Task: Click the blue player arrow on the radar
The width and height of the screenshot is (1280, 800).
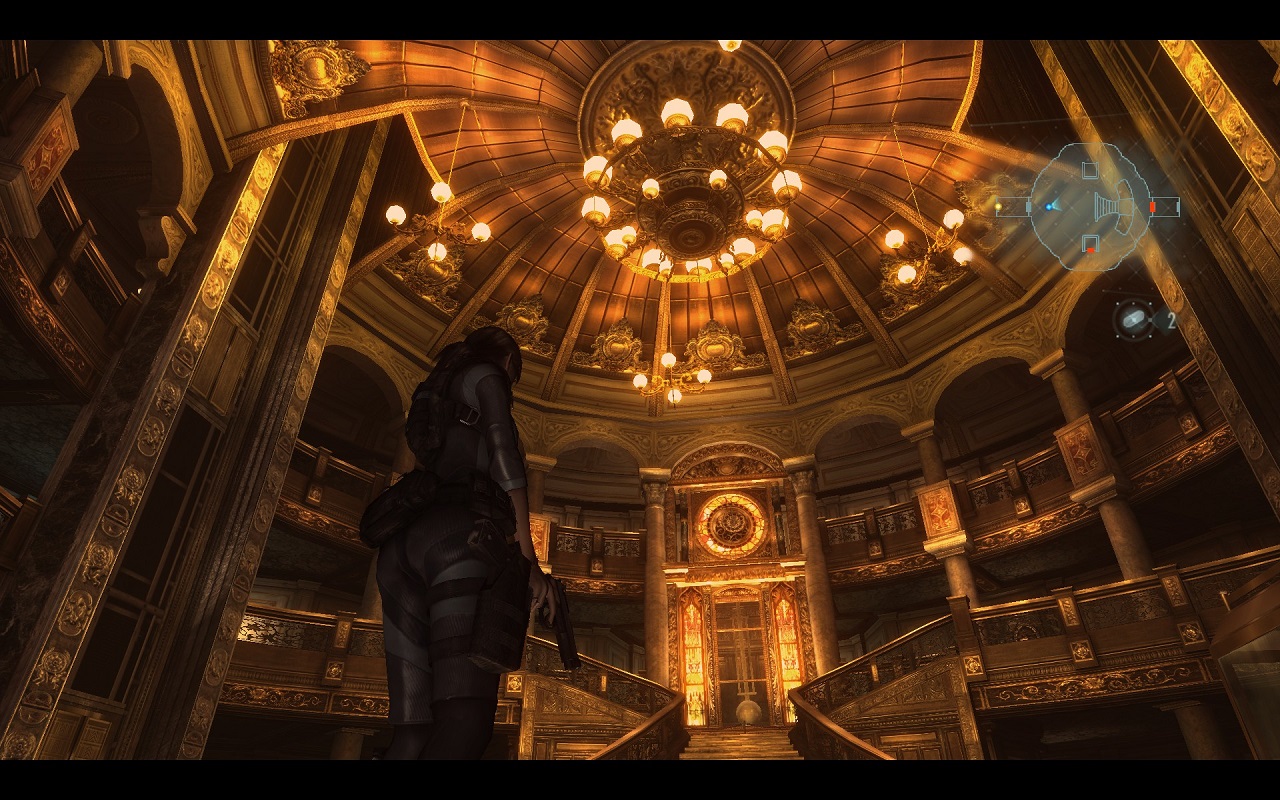Action: [1051, 207]
